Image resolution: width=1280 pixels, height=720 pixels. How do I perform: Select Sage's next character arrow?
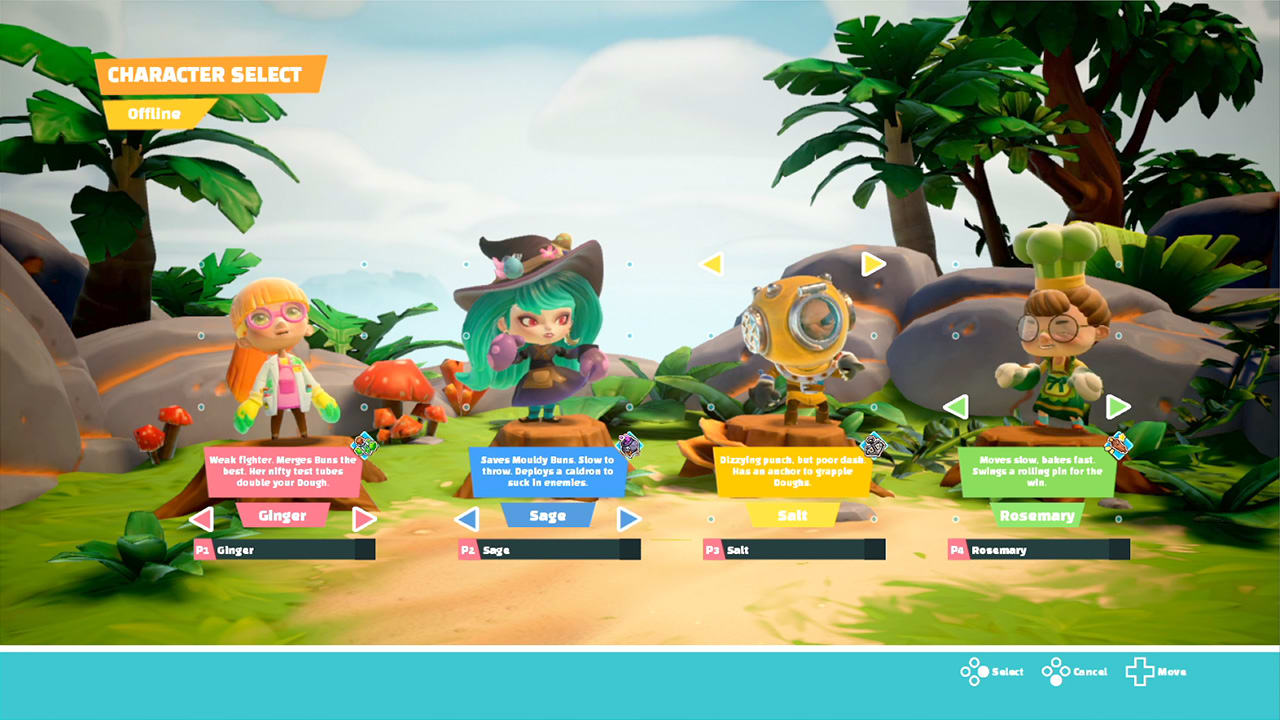[x=628, y=518]
